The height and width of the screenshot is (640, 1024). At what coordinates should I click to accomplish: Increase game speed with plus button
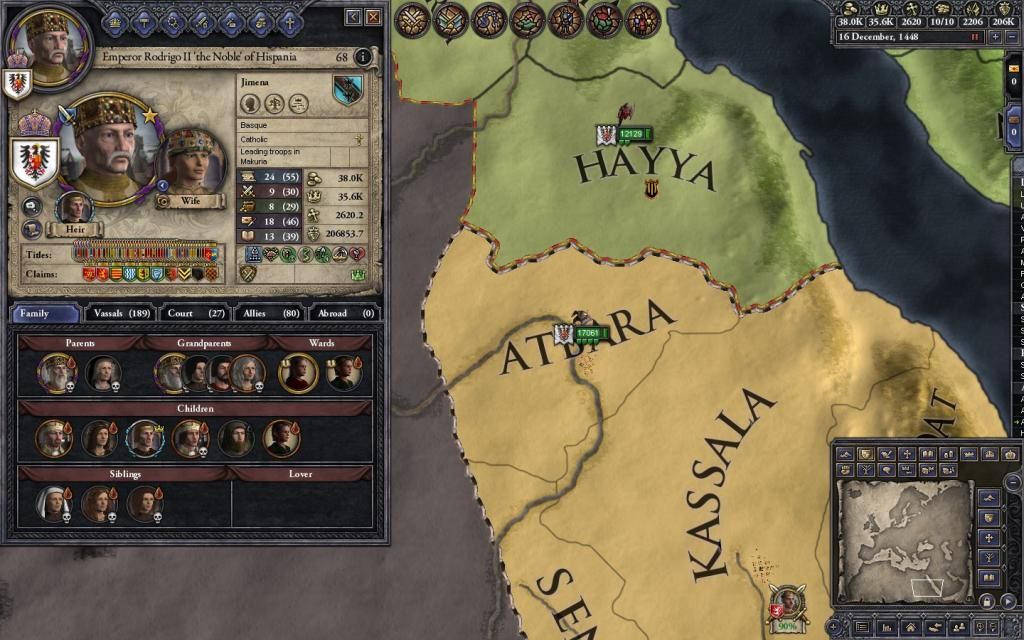click(x=995, y=37)
